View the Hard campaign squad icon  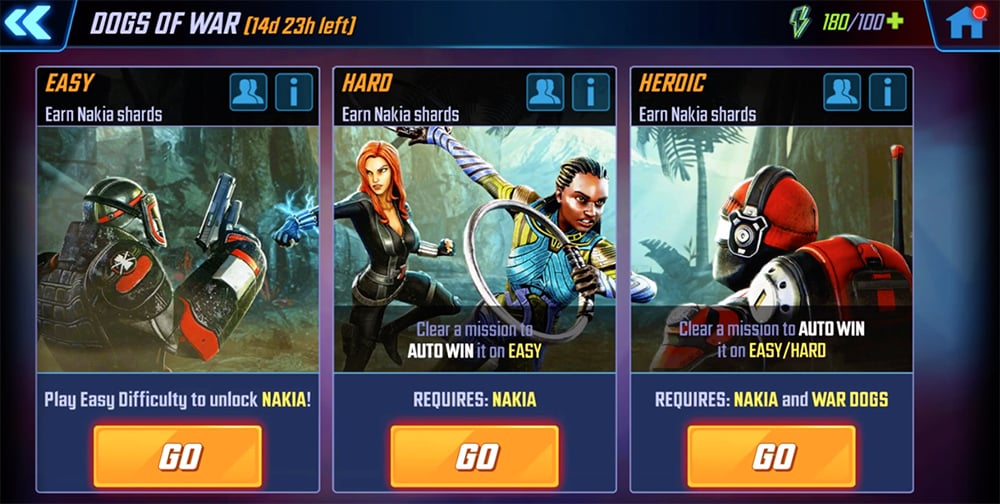545,92
